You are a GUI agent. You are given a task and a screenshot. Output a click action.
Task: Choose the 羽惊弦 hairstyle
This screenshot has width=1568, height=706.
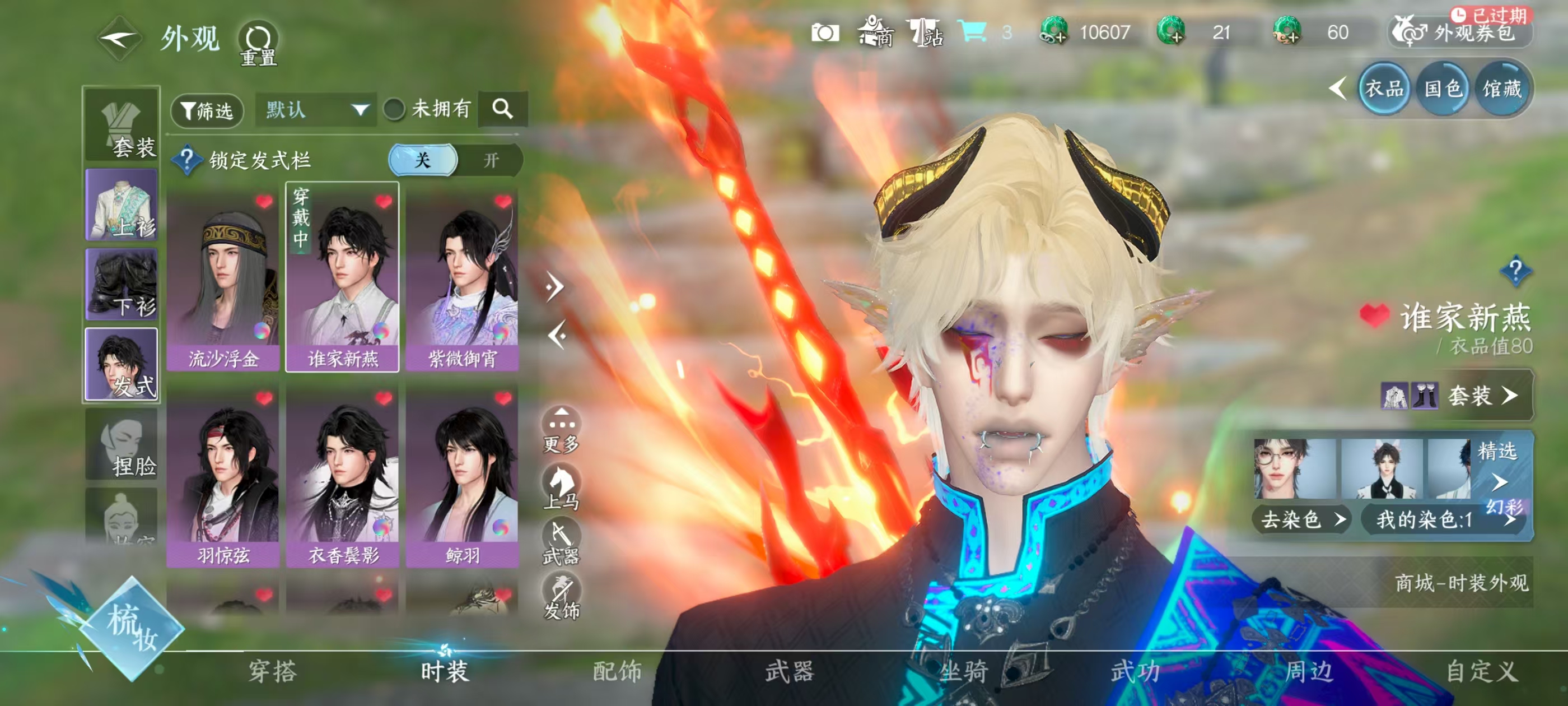(223, 477)
